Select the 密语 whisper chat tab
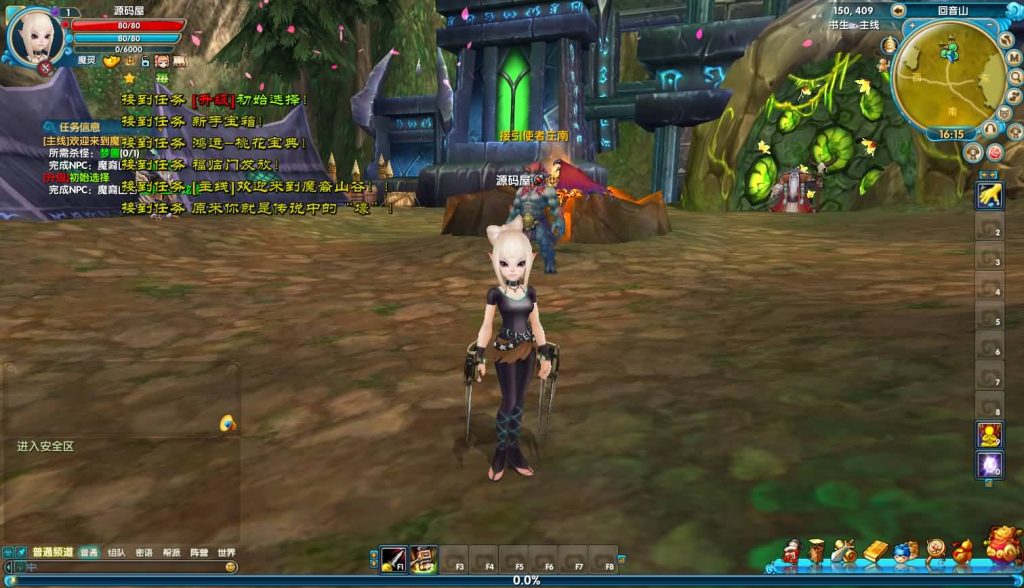 145,552
